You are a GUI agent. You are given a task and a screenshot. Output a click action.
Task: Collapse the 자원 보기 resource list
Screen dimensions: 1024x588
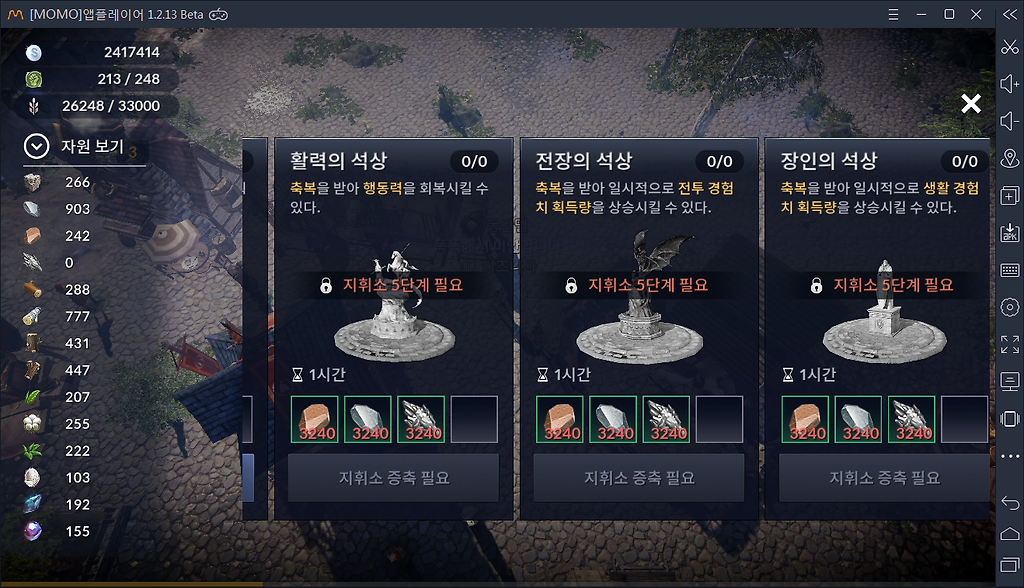[x=37, y=147]
